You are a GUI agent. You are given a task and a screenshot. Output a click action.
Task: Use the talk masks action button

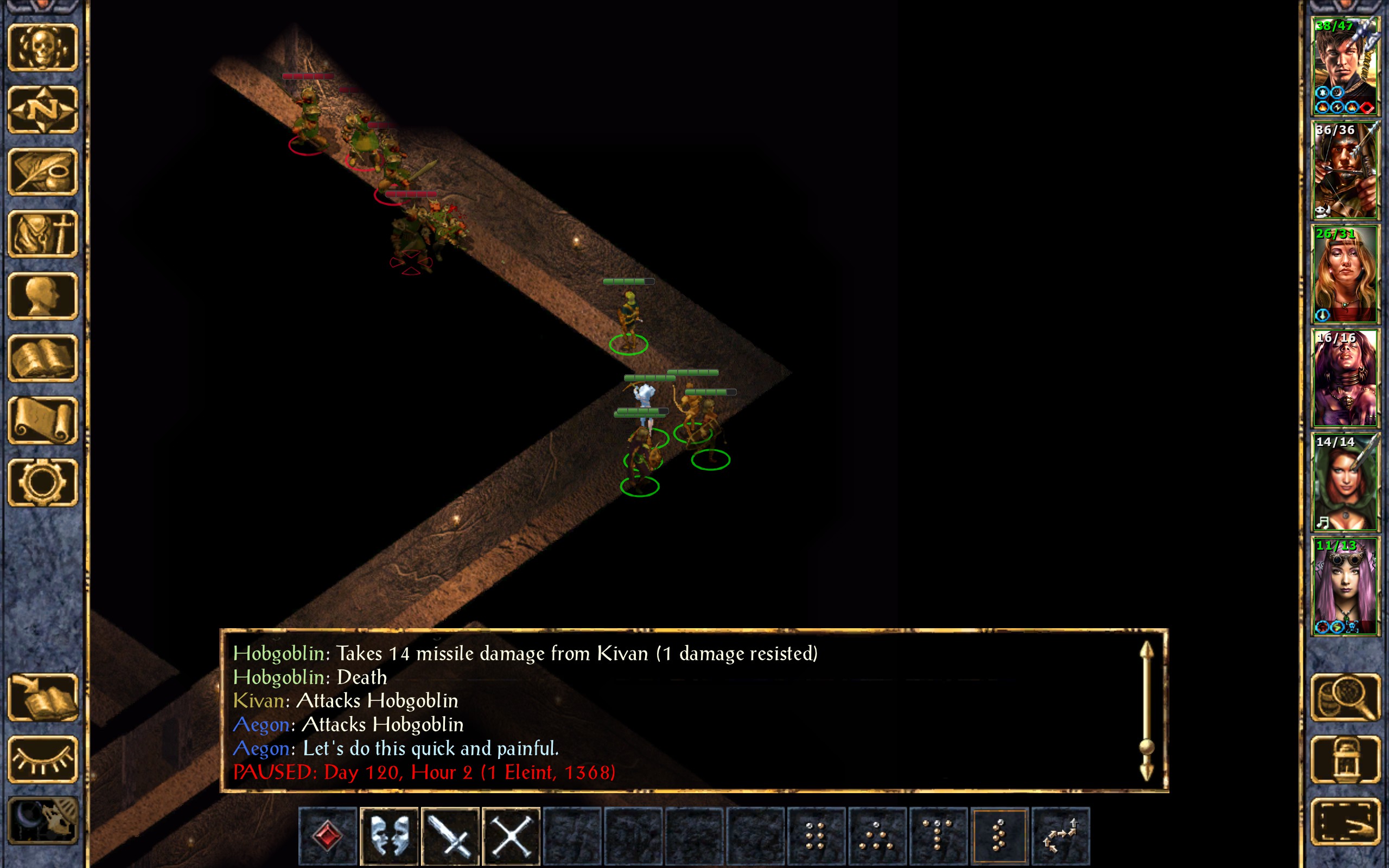pyautogui.click(x=389, y=836)
